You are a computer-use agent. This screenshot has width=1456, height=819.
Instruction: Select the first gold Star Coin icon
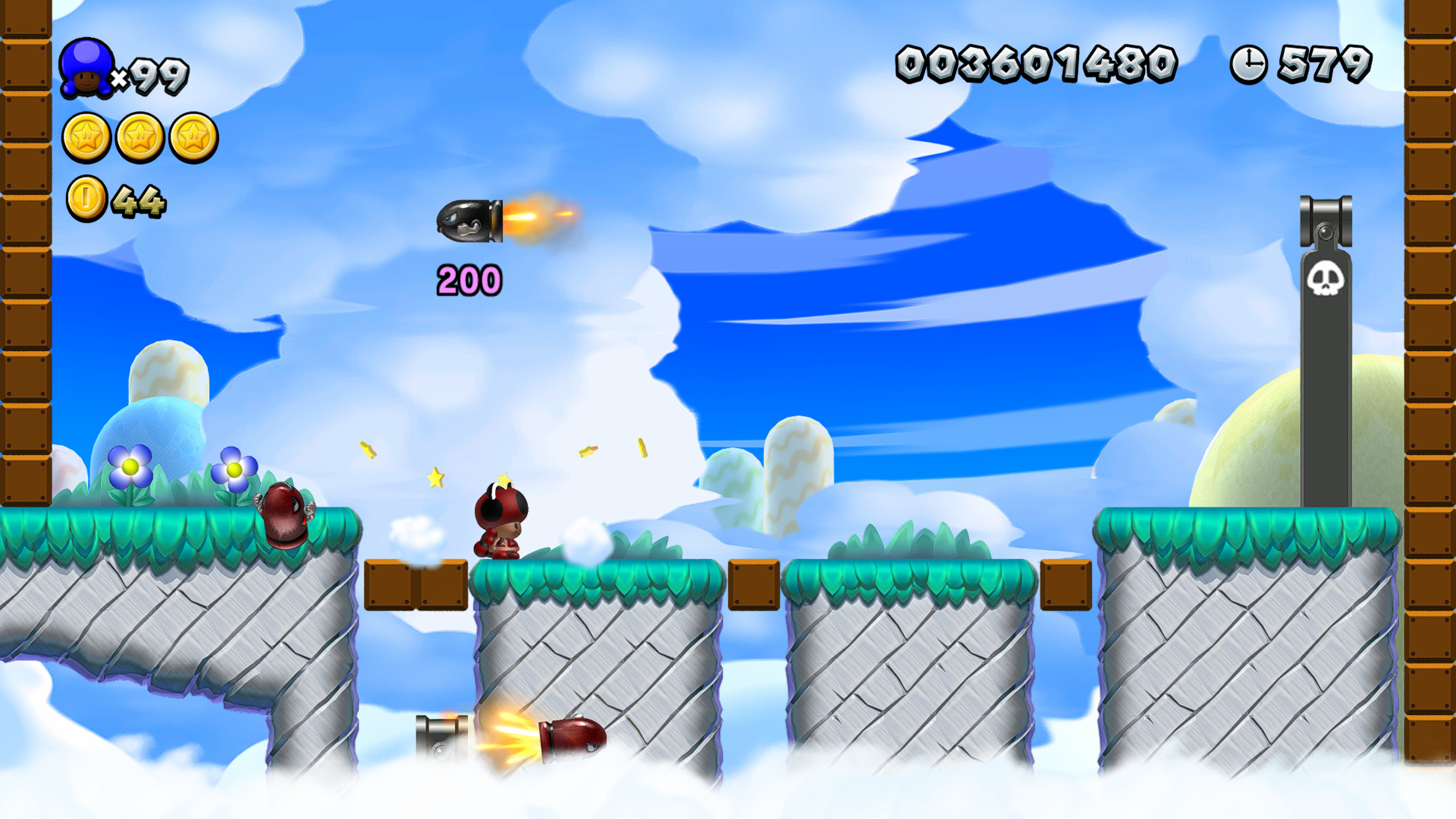[86, 137]
